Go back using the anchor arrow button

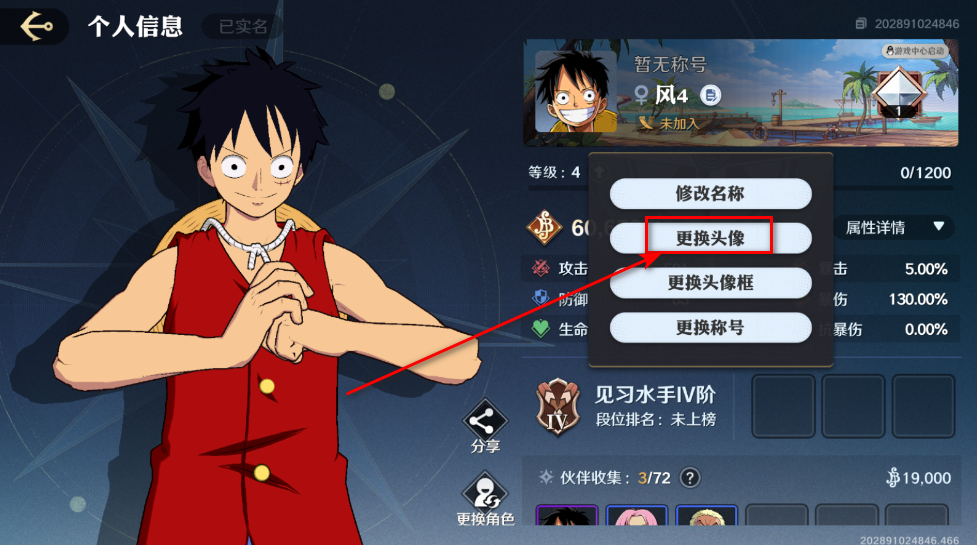pos(35,25)
